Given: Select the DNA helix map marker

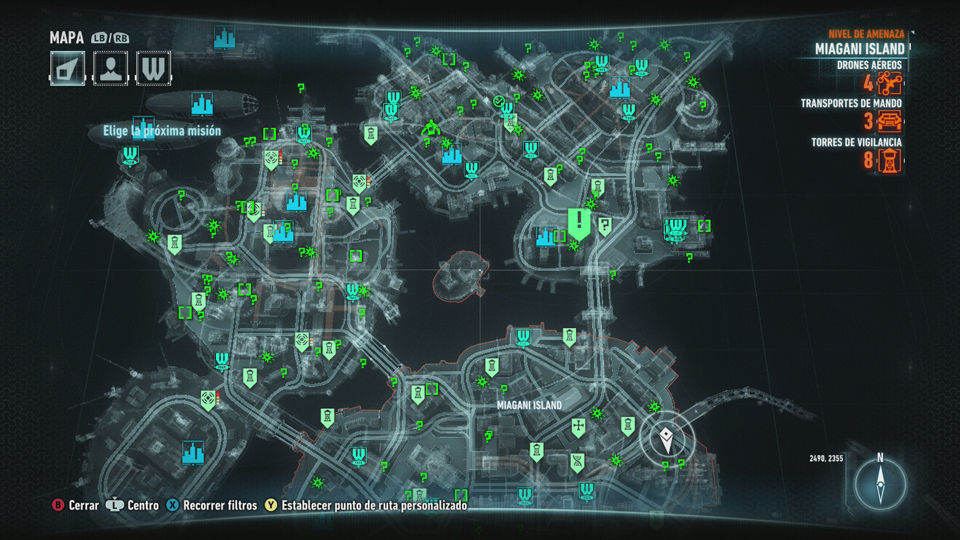Looking at the screenshot, I should [578, 460].
